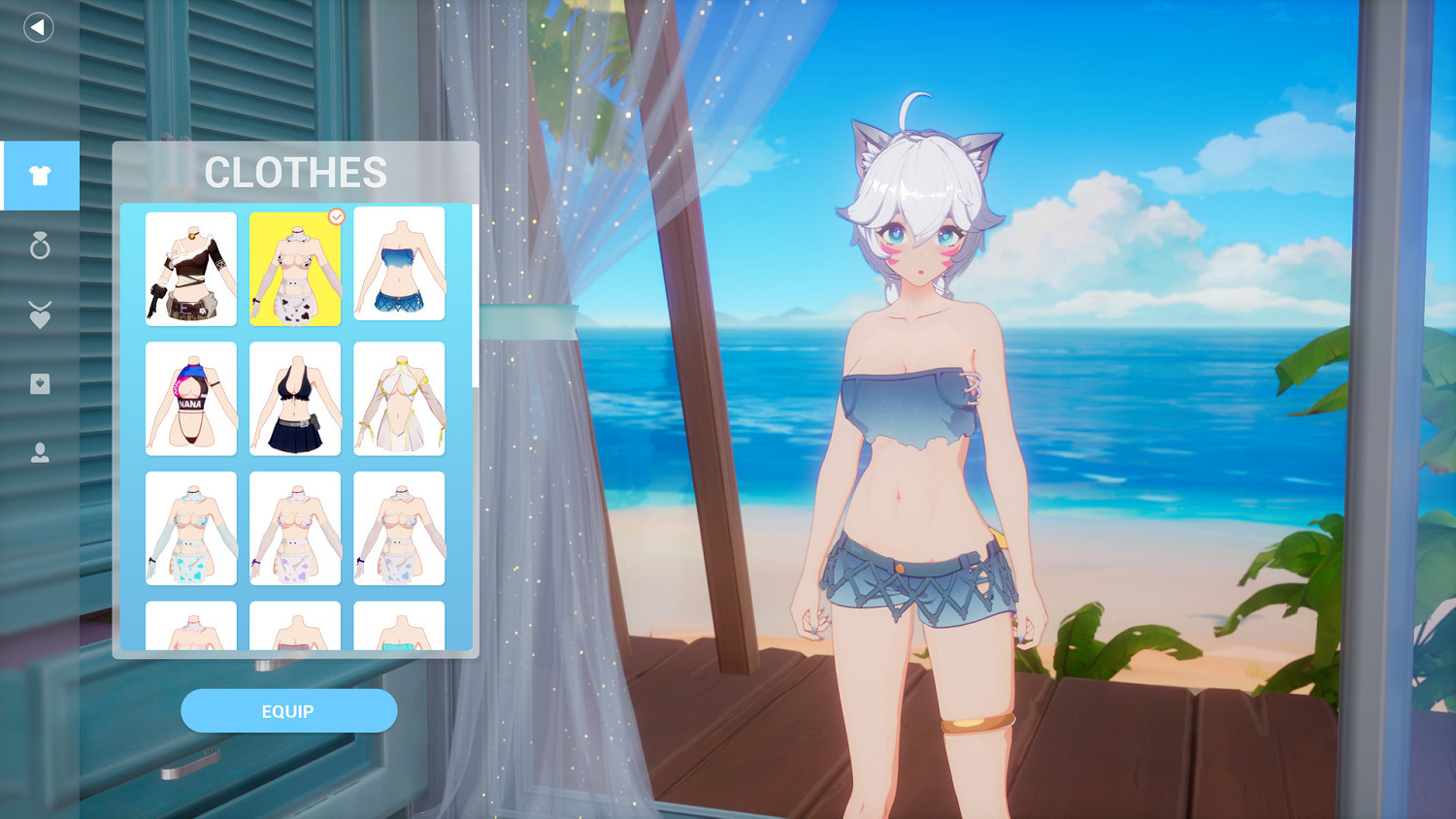This screenshot has width=1456, height=819.
Task: Select the teal tube top in bottom row
Action: coord(399,631)
